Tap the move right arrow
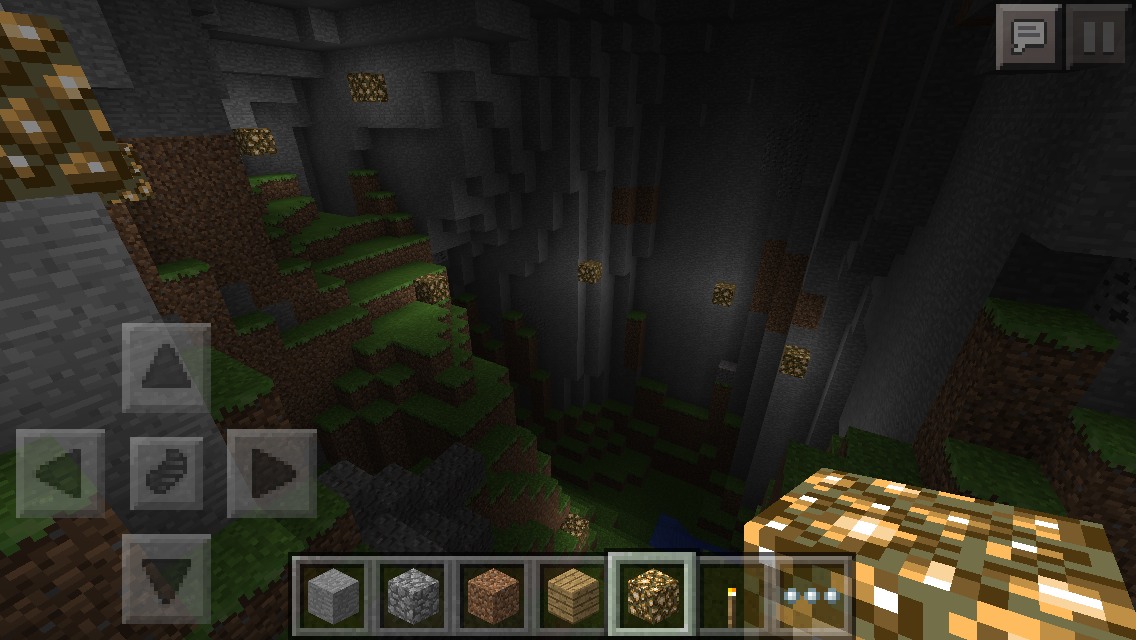This screenshot has width=1136, height=640. coord(272,473)
